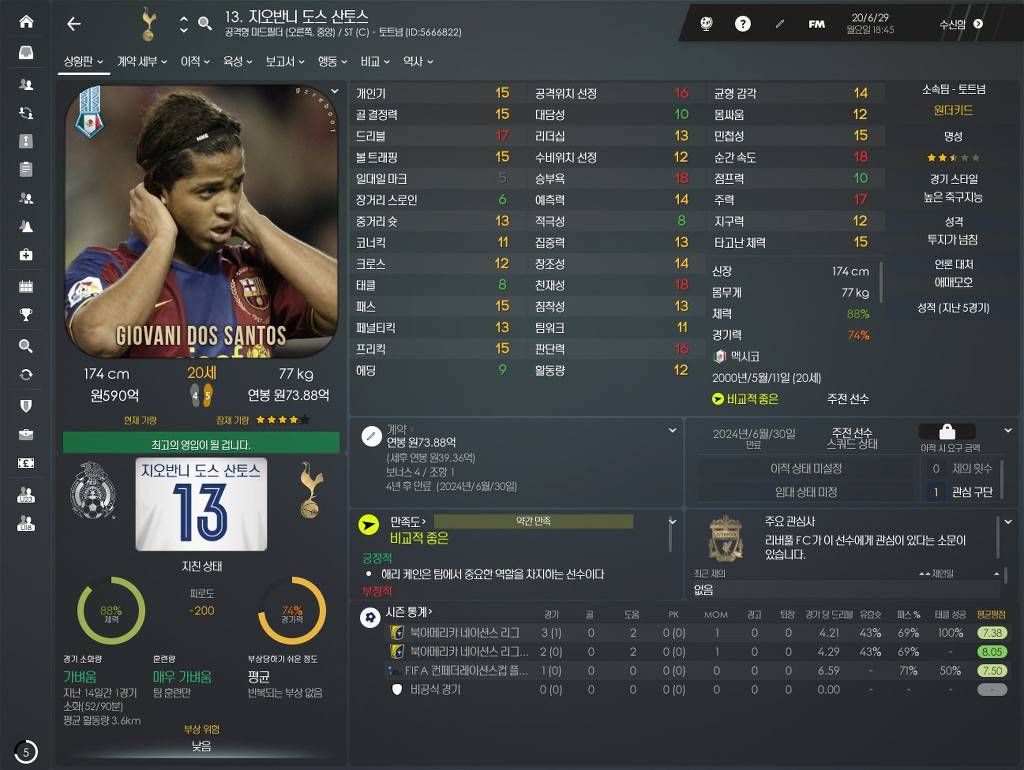Click the pencil edit icon
The image size is (1024, 770).
click(x=780, y=24)
